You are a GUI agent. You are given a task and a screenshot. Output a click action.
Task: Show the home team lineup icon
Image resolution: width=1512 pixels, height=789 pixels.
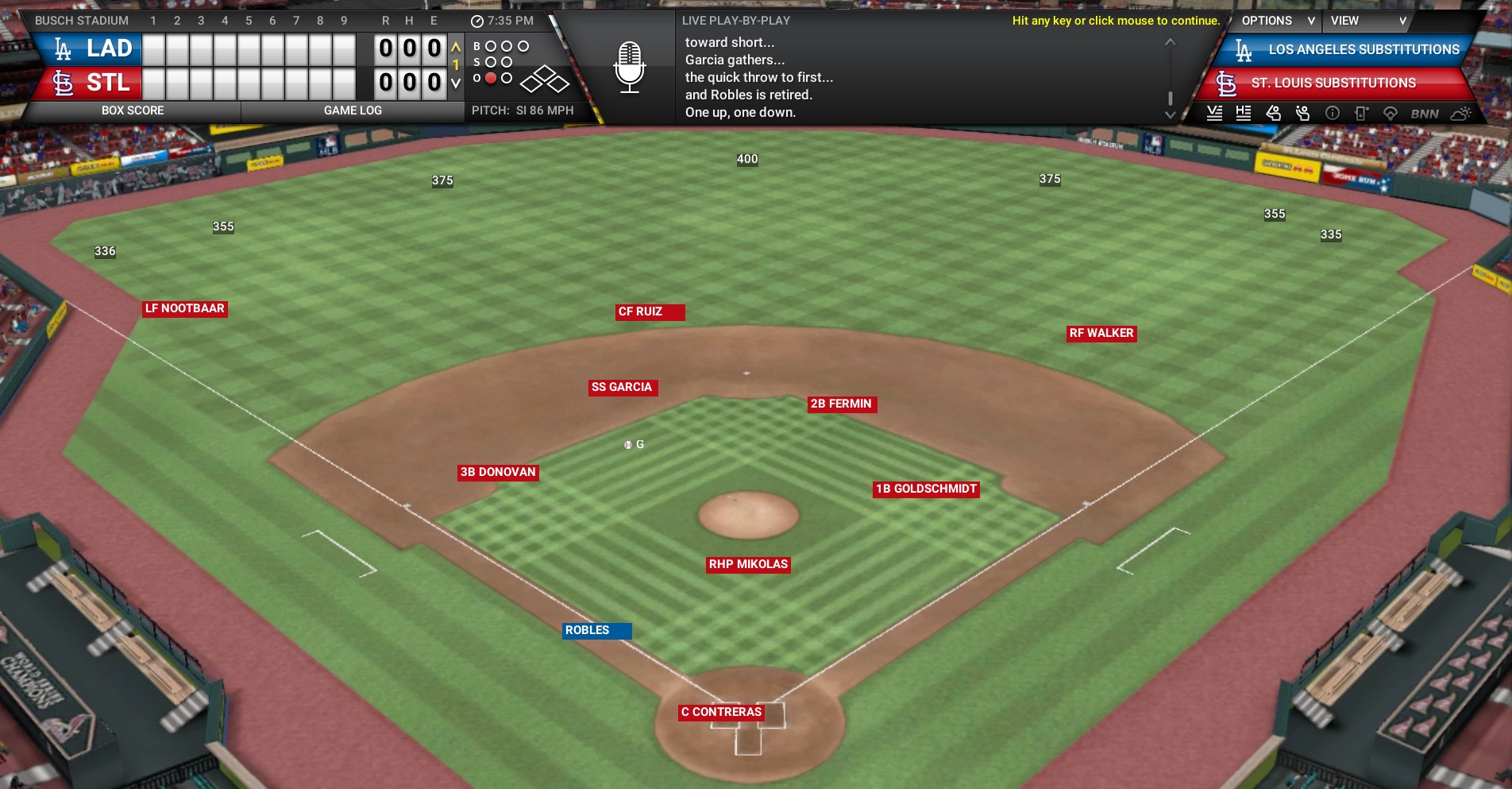click(1244, 113)
